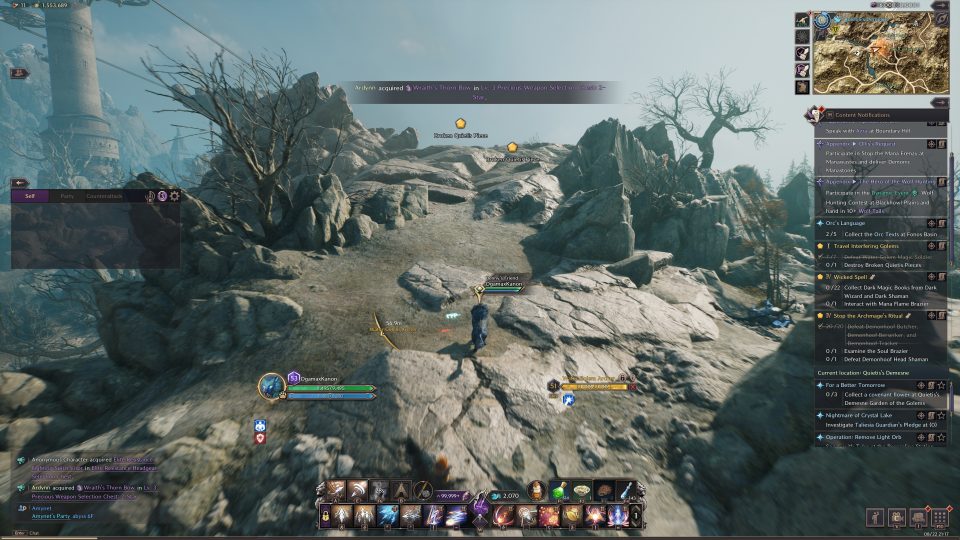This screenshot has height=540, width=960.
Task: Open the grid main menu button
Action: [x=939, y=517]
